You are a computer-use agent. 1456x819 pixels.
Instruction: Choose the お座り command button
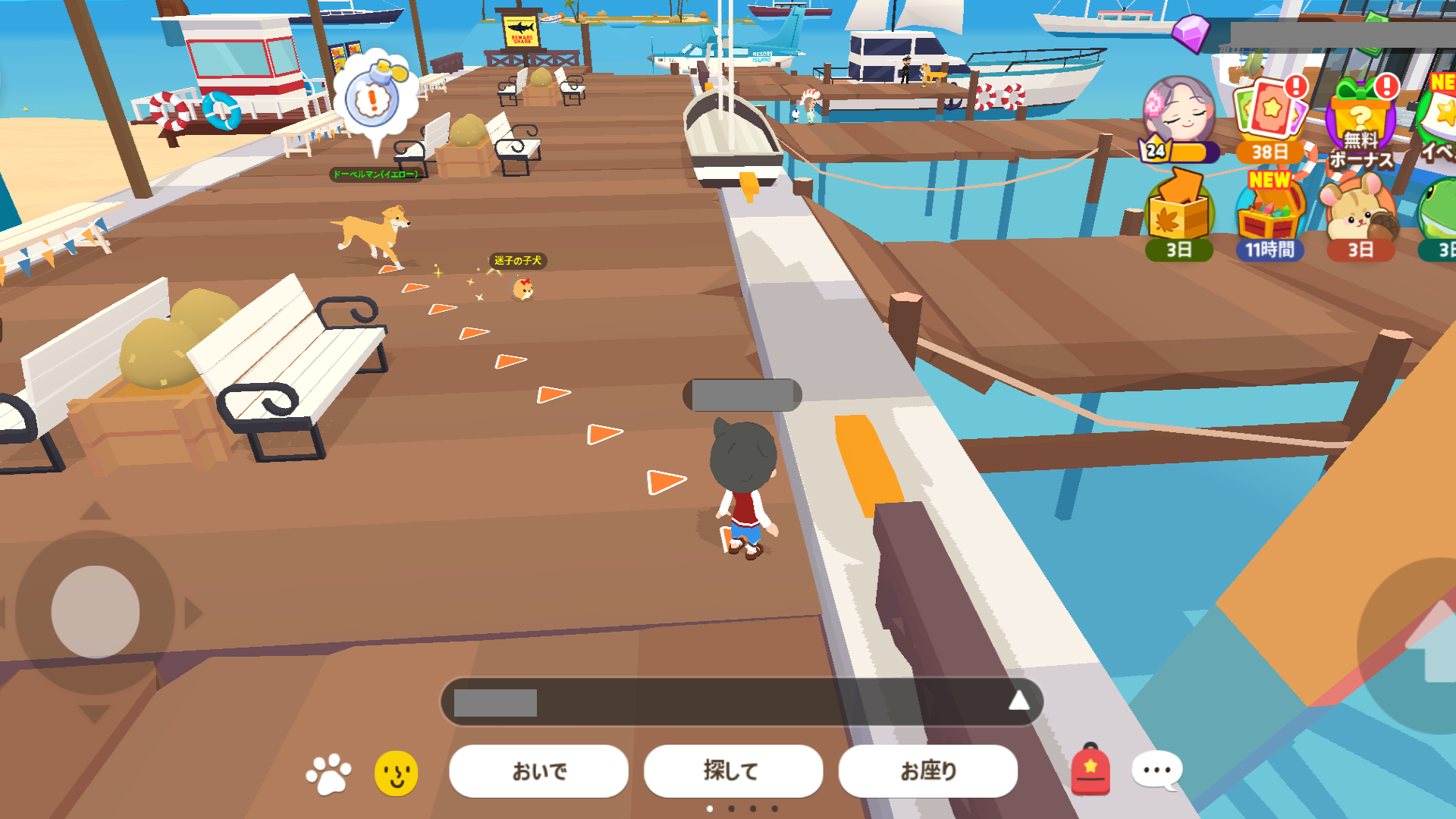[x=927, y=770]
